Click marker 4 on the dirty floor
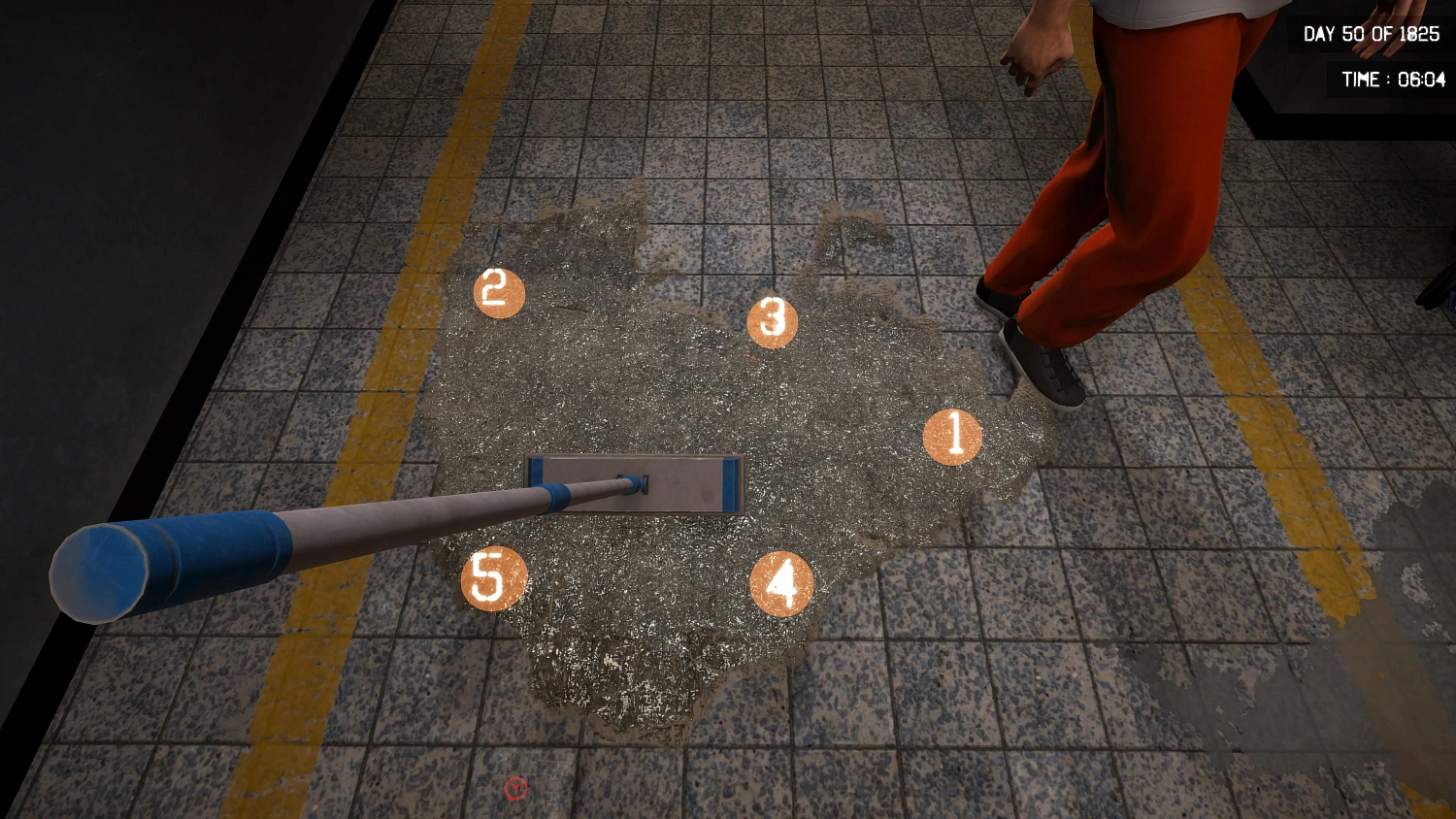 pyautogui.click(x=784, y=580)
